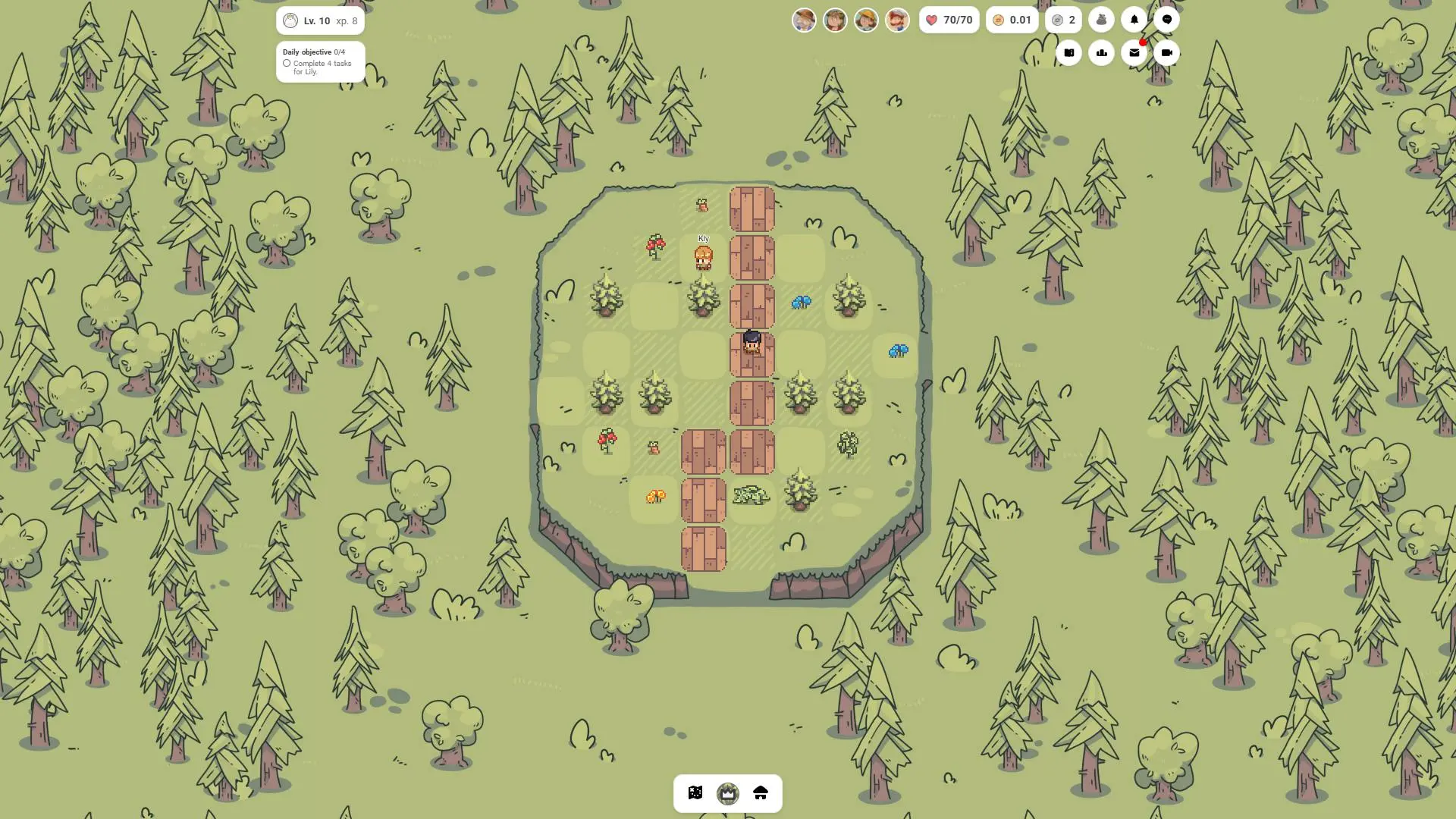The height and width of the screenshot is (819, 1456).
Task: Open the mail envelope with red notification
Action: coord(1134,52)
